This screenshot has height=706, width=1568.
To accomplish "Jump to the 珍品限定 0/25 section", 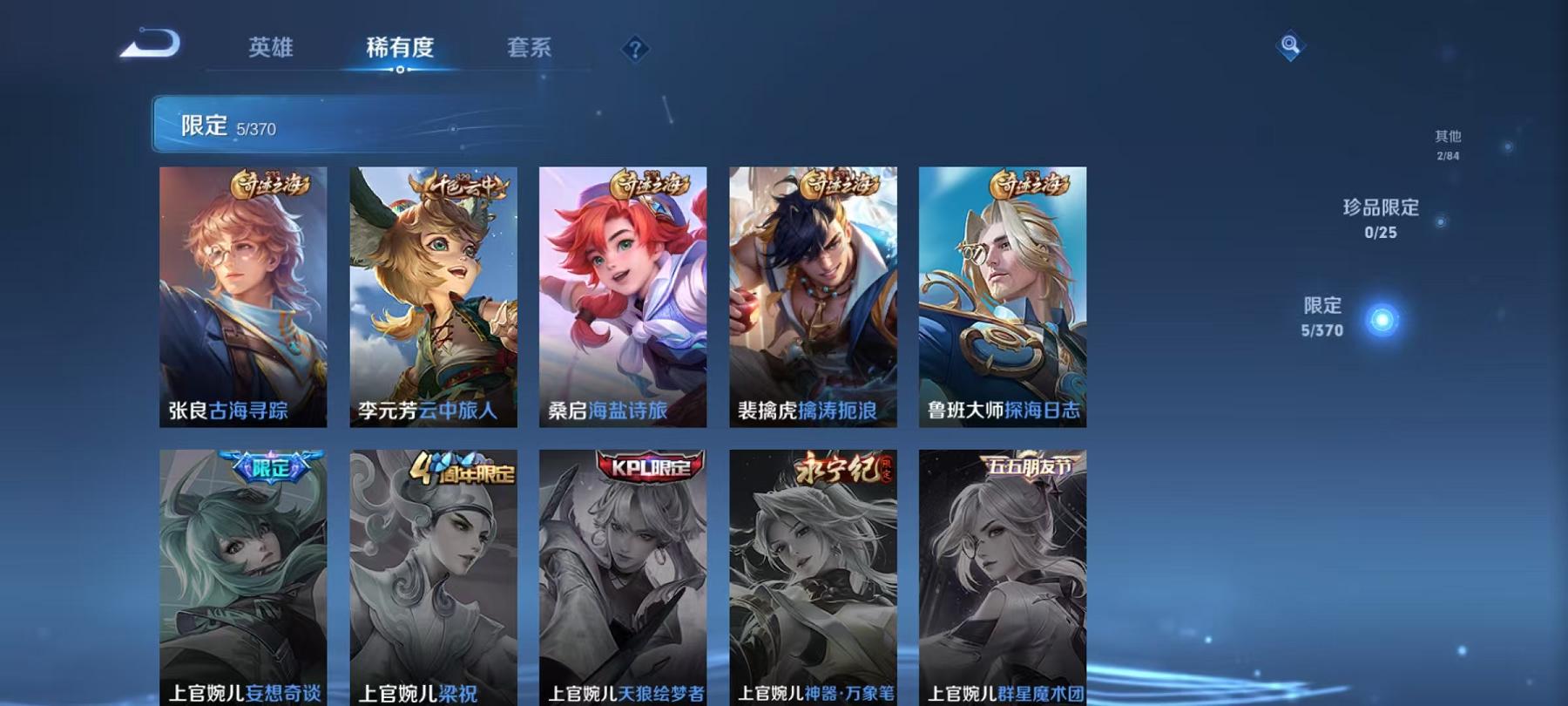I will click(1381, 220).
